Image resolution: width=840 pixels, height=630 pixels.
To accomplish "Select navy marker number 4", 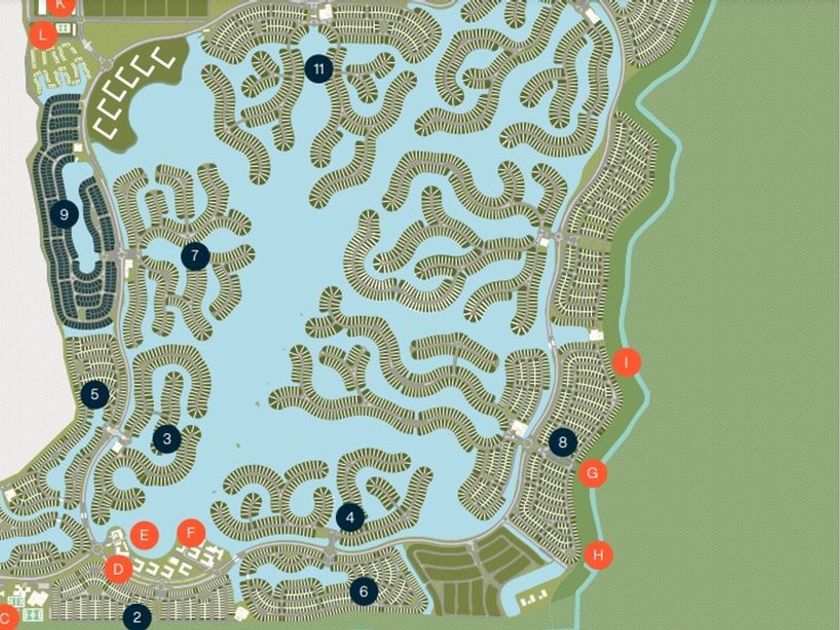I will (349, 517).
